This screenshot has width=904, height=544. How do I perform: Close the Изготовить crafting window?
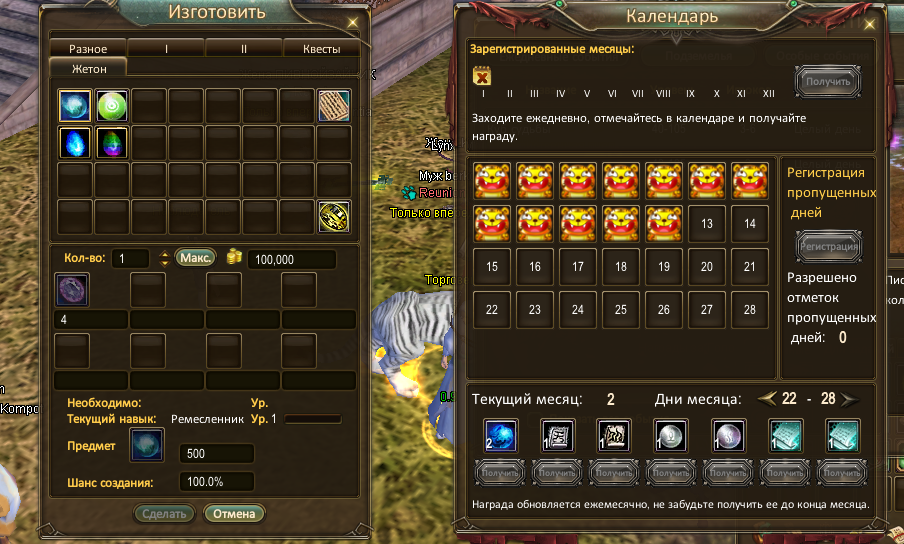pos(352,22)
